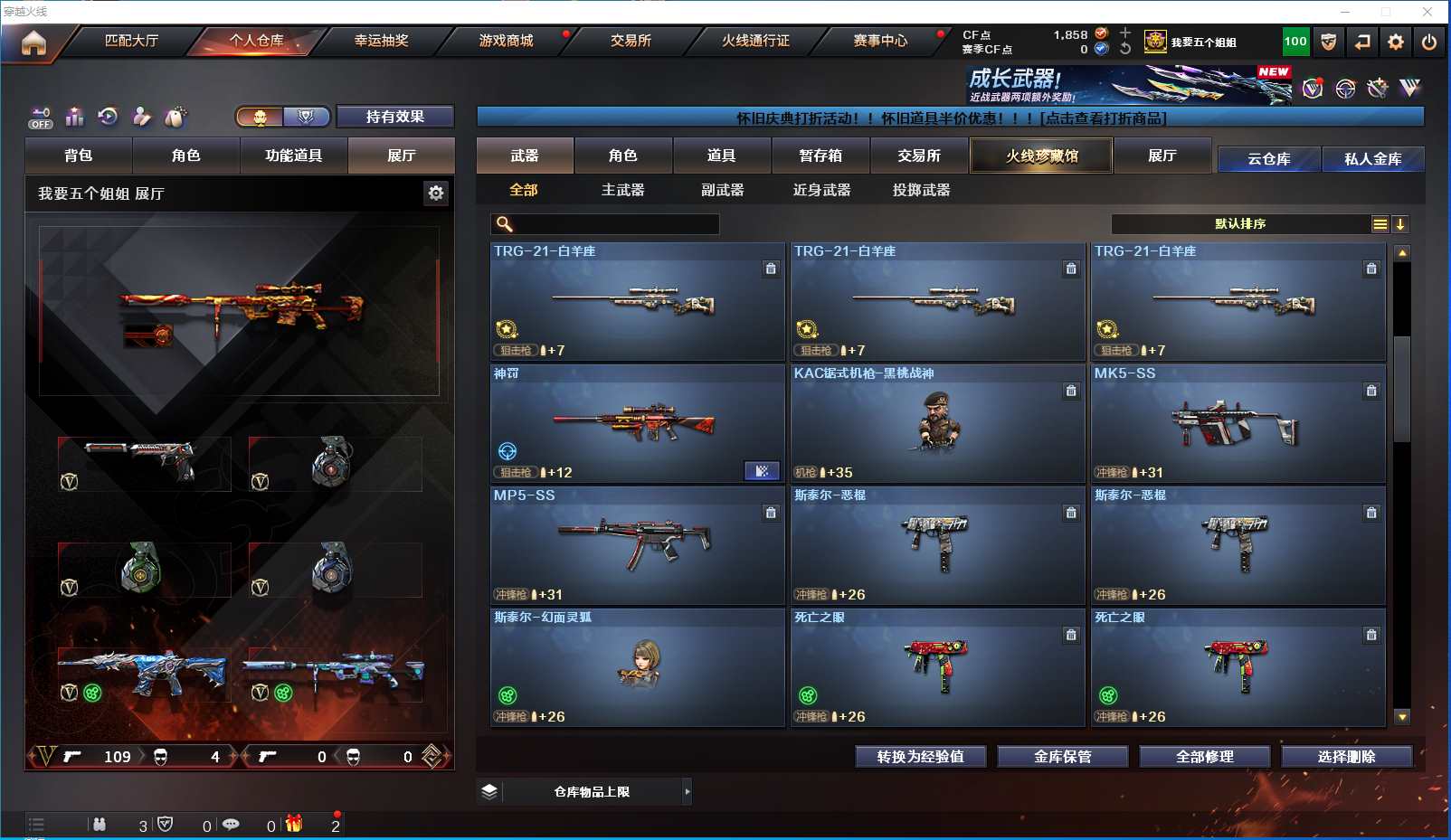Open the 云仓库 cloud storage

[x=1268, y=159]
